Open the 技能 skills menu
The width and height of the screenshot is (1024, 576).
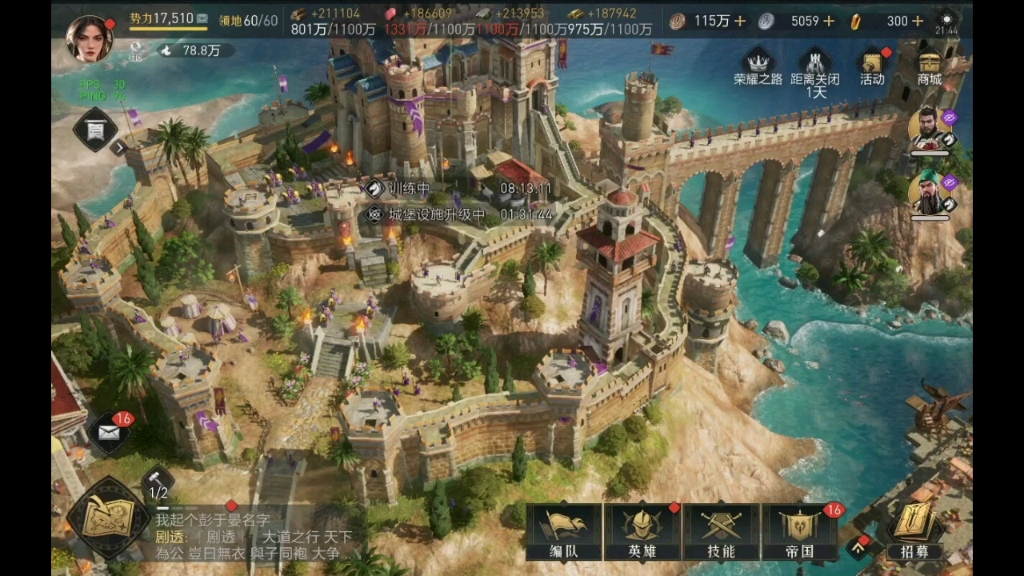point(721,531)
